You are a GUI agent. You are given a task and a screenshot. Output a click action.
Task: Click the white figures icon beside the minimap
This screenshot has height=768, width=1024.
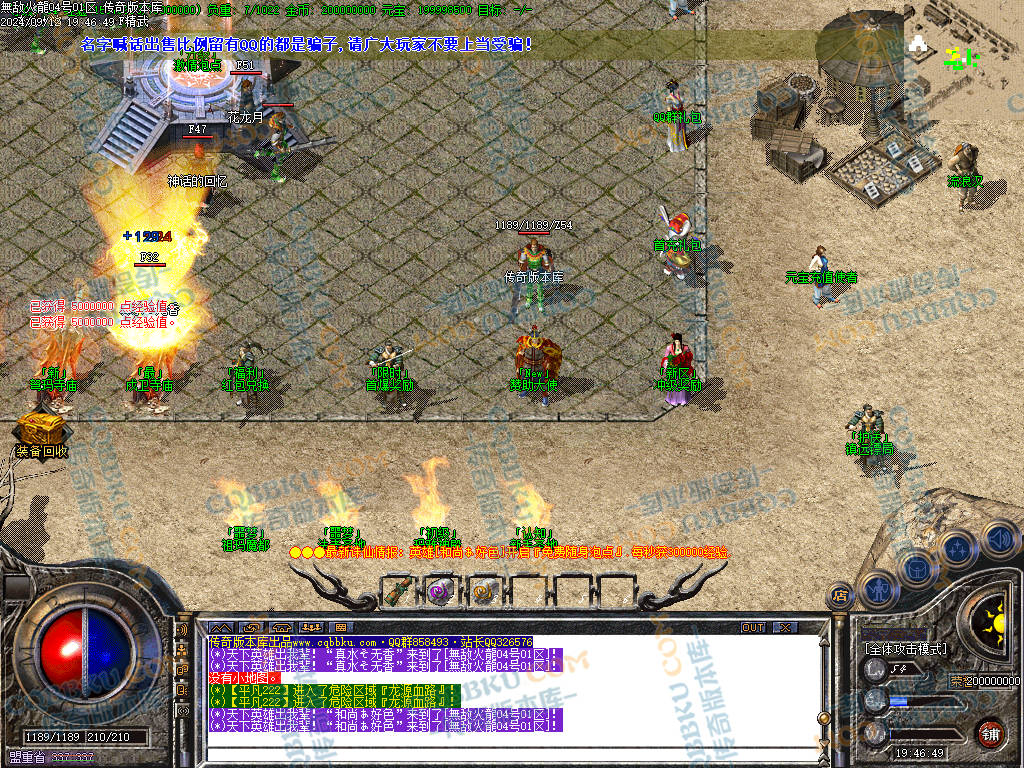pos(918,44)
